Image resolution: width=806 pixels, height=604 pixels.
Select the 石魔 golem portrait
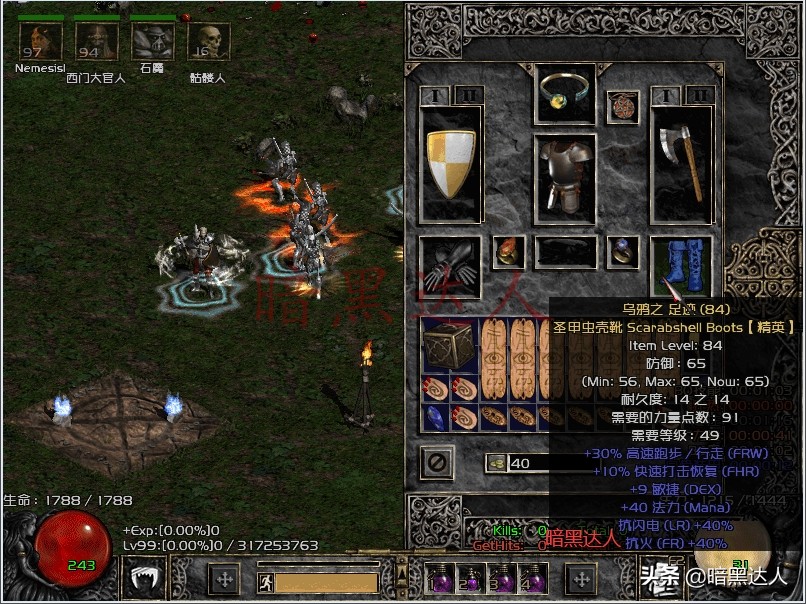point(153,41)
